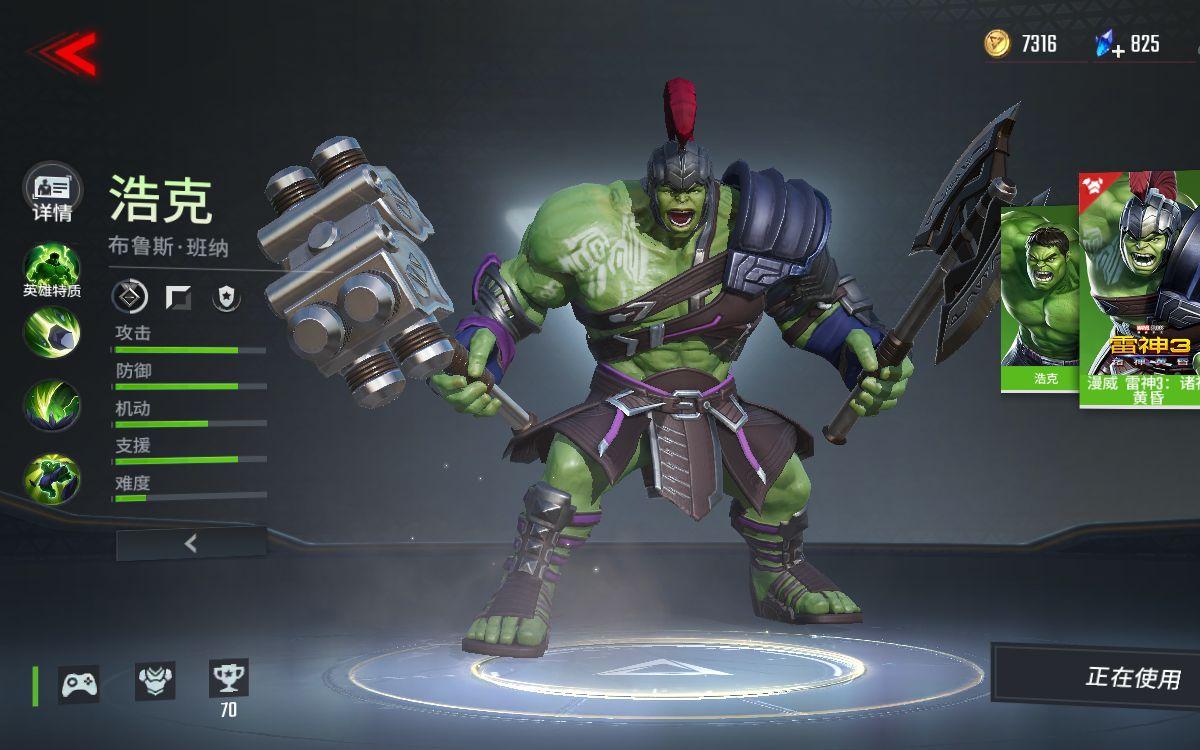The width and height of the screenshot is (1200, 750).
Task: Select the 英雄特质 hero trait icon
Action: 52,270
